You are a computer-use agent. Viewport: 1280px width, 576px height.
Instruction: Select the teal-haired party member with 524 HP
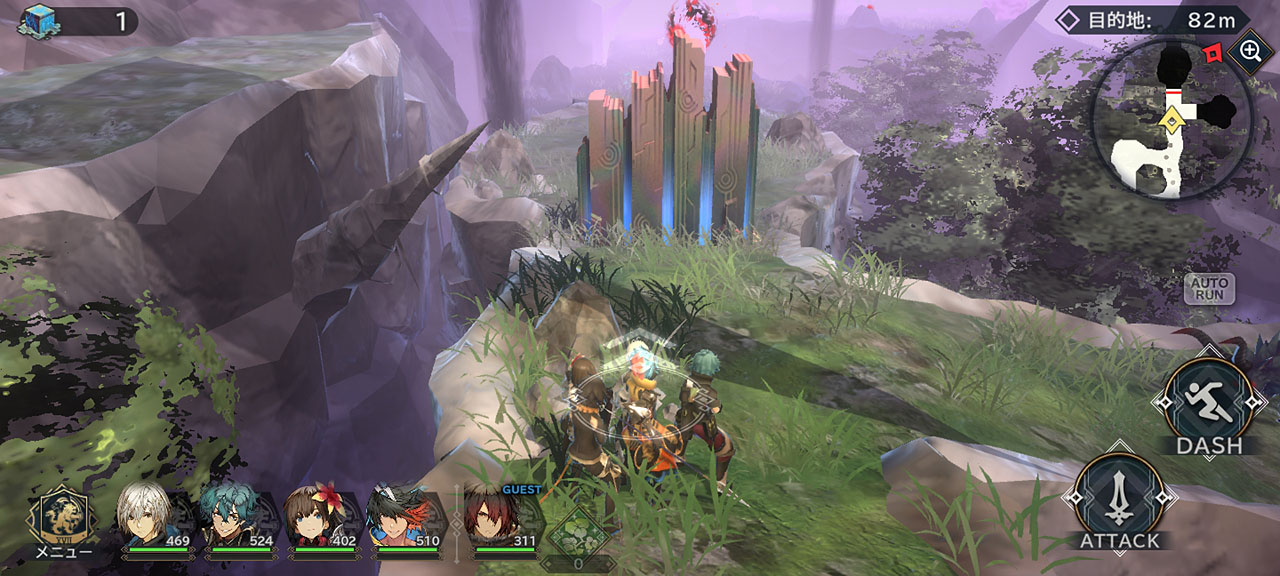(232, 517)
